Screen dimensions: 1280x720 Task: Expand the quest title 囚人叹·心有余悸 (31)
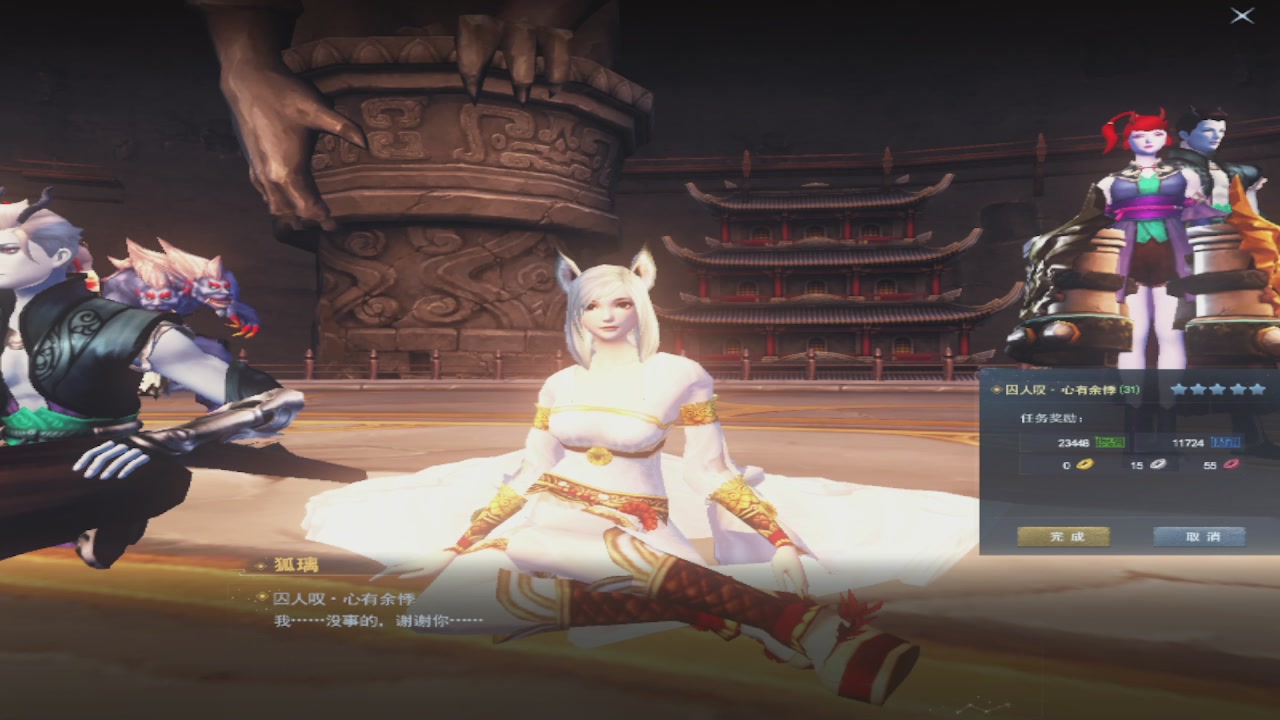1061,390
